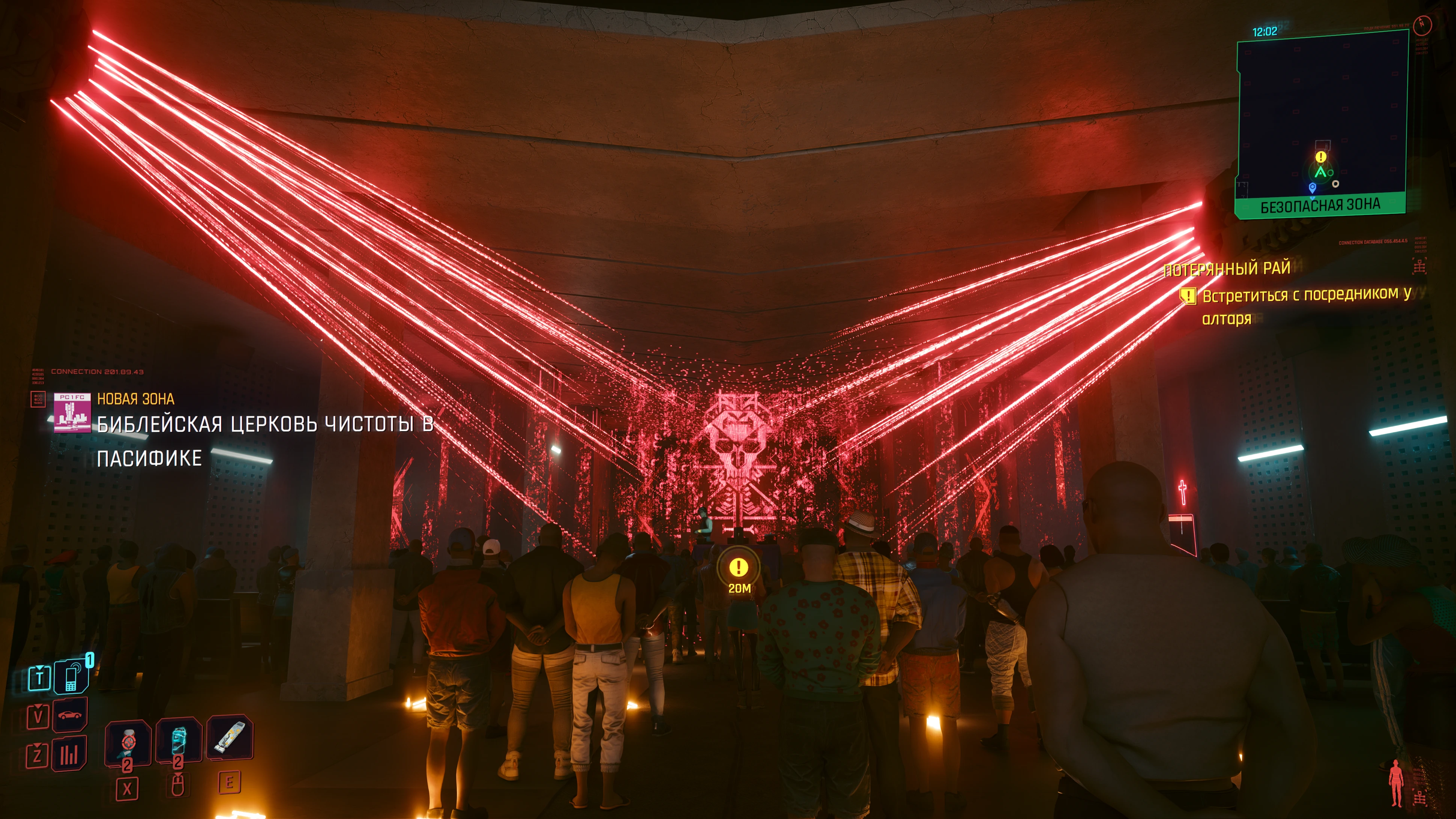Click the yellow 20M objective waypoint marker
This screenshot has height=819, width=1456.
(x=738, y=567)
